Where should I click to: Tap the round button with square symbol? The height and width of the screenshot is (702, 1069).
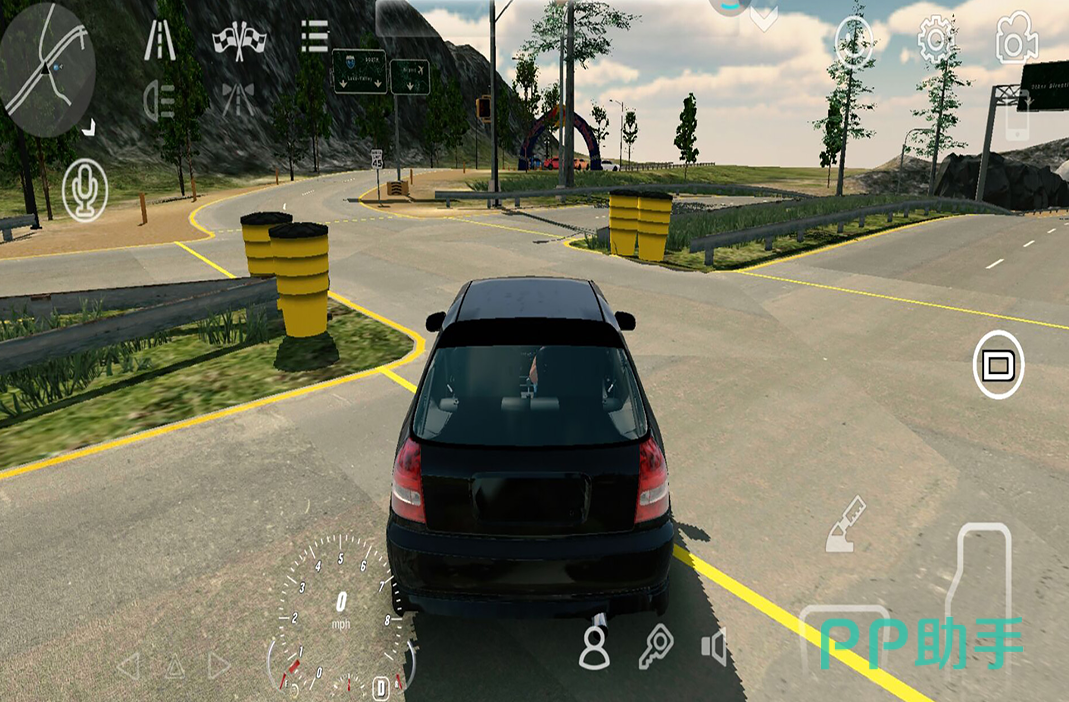click(997, 365)
